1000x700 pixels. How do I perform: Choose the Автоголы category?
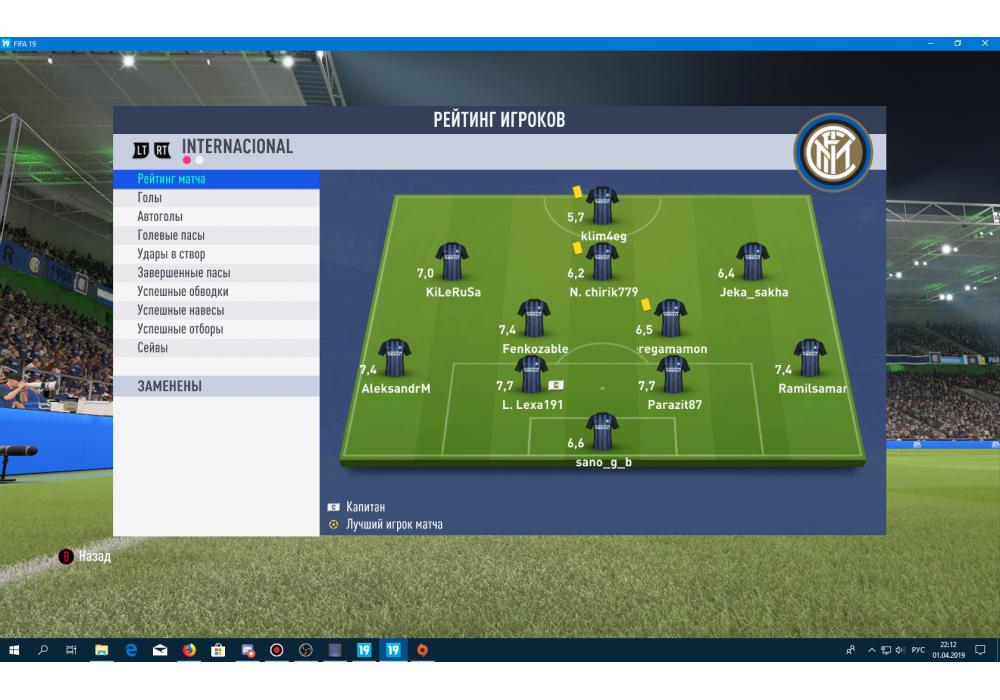pyautogui.click(x=160, y=217)
